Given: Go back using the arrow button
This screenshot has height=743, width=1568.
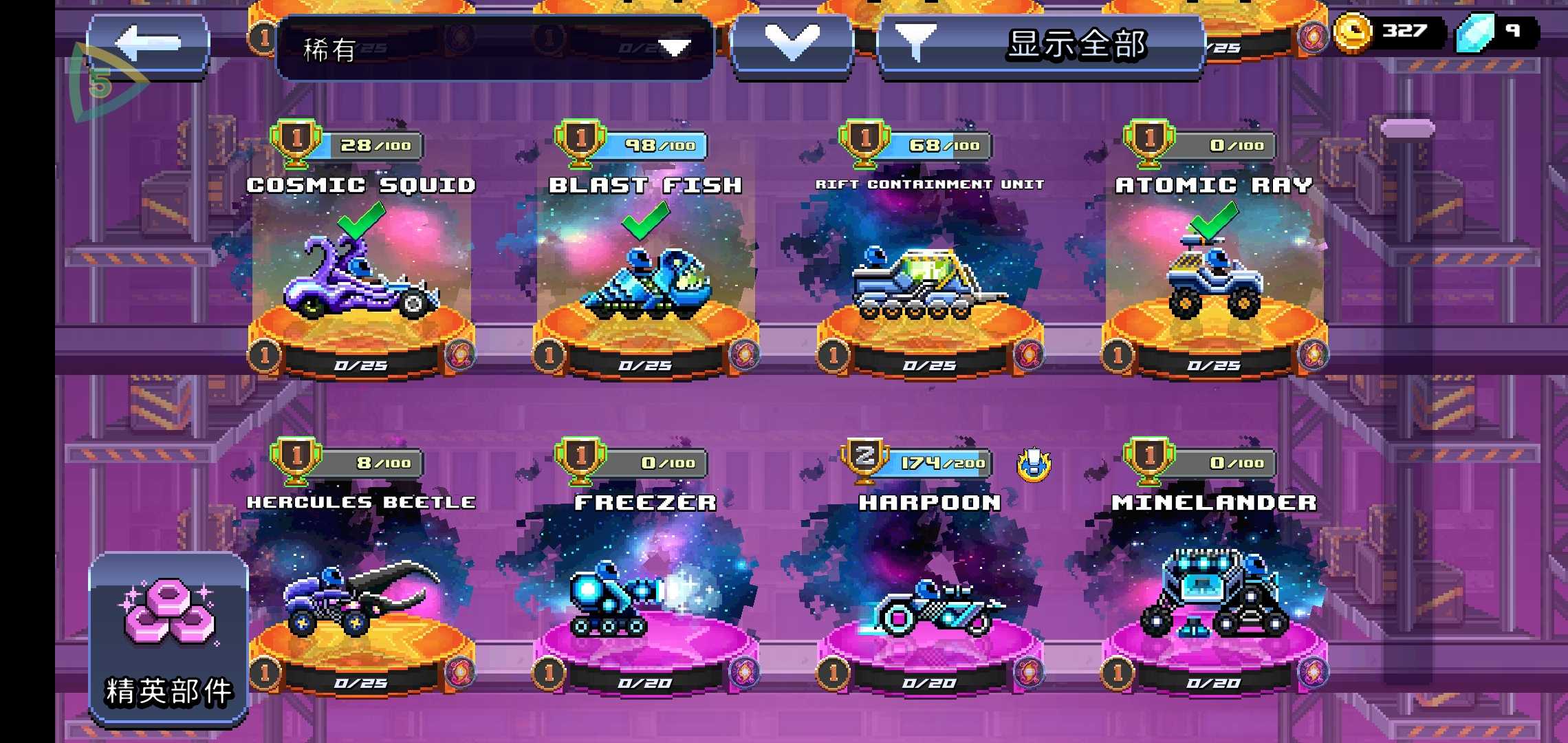Looking at the screenshot, I should pyautogui.click(x=148, y=45).
